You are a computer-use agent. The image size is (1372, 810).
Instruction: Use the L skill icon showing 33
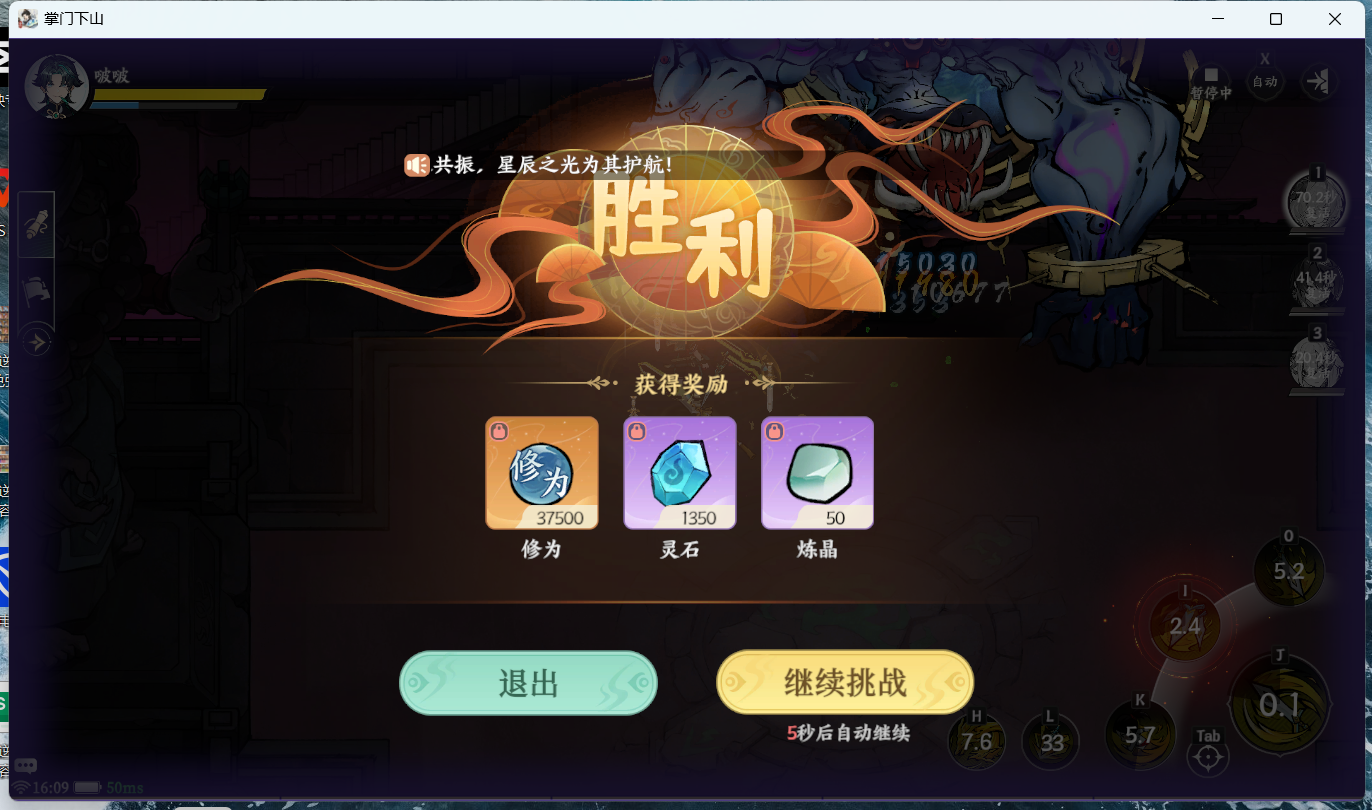1050,741
